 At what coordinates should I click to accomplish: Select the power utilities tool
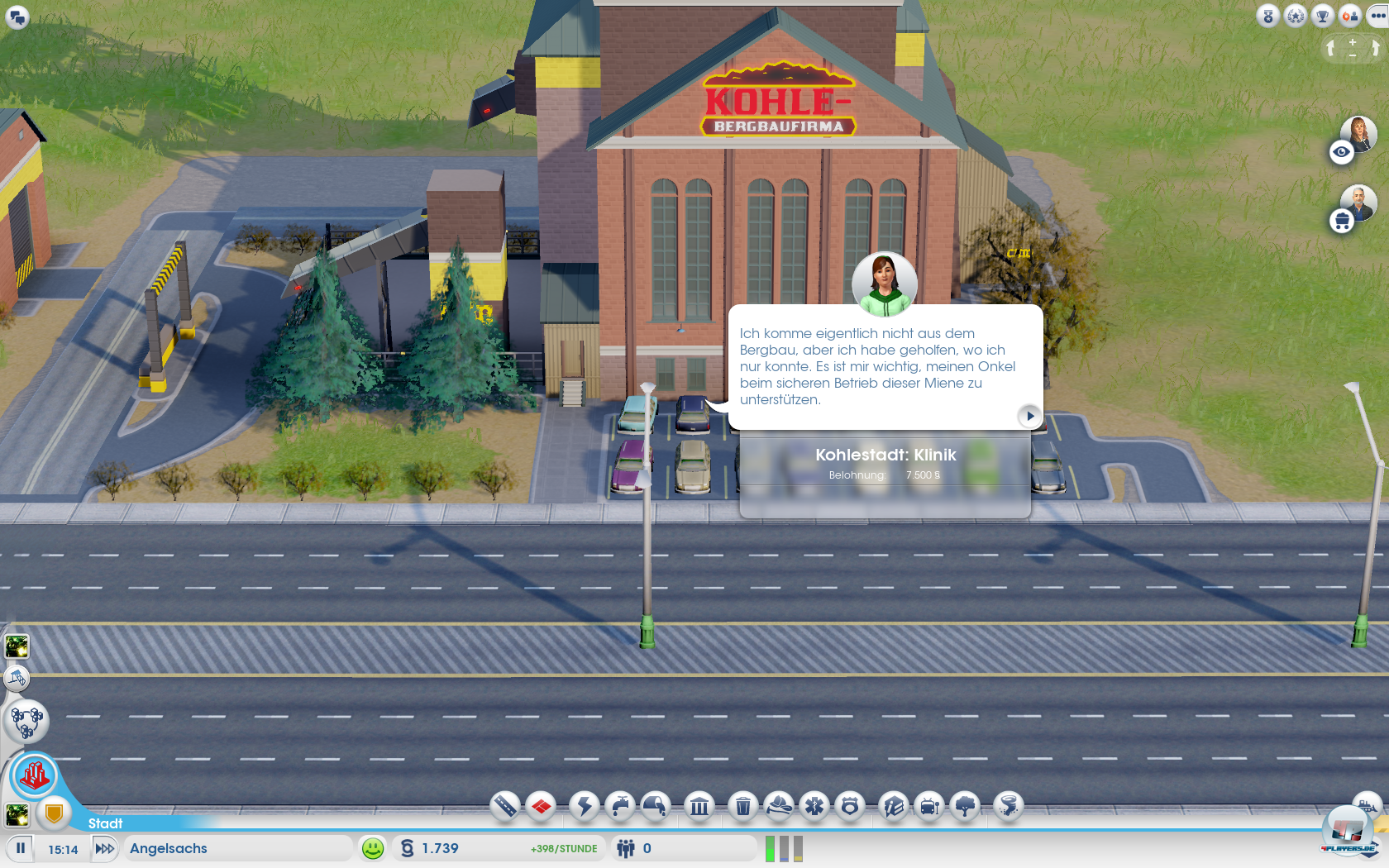pyautogui.click(x=584, y=806)
